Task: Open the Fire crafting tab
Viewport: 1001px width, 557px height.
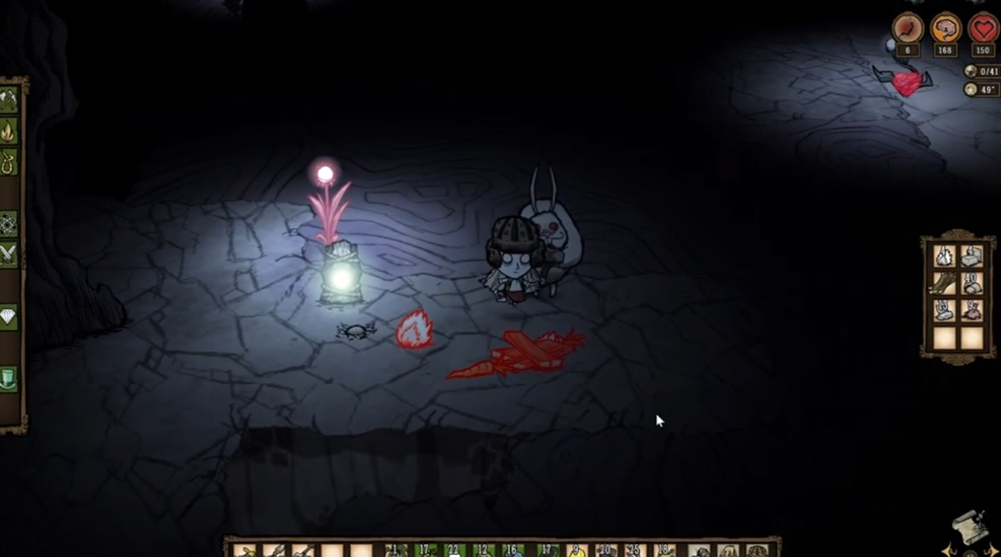Action: pos(9,131)
